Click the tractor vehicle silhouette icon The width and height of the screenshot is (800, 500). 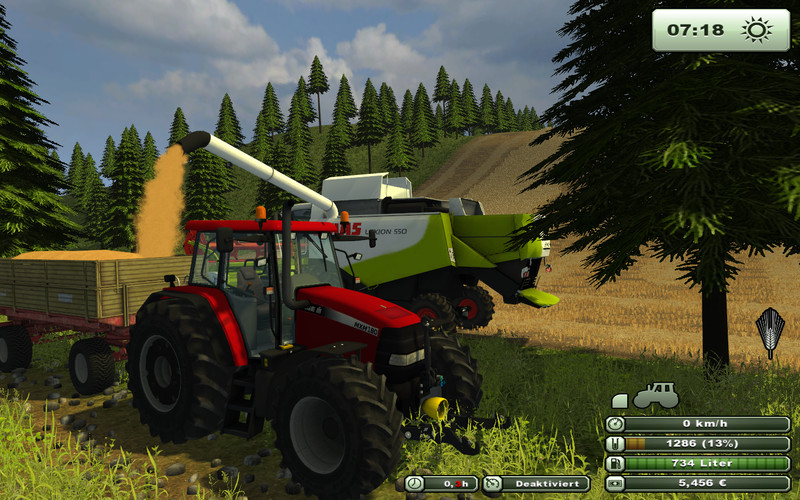pyautogui.click(x=656, y=396)
